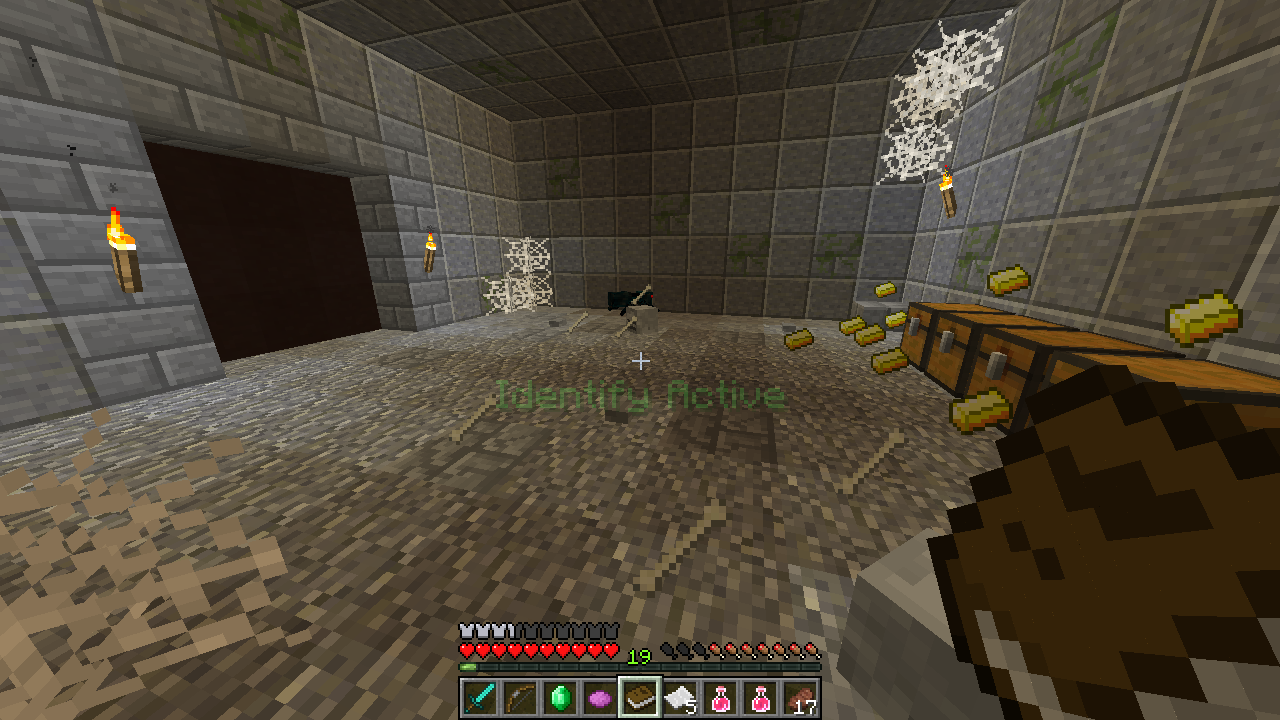
Task: Pick the pink dye hotbar slot
Action: (599, 698)
